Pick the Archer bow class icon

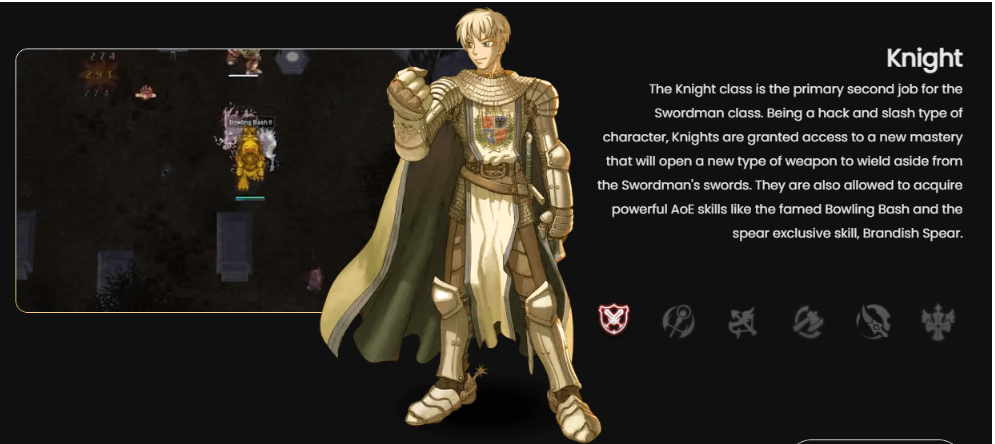(742, 321)
